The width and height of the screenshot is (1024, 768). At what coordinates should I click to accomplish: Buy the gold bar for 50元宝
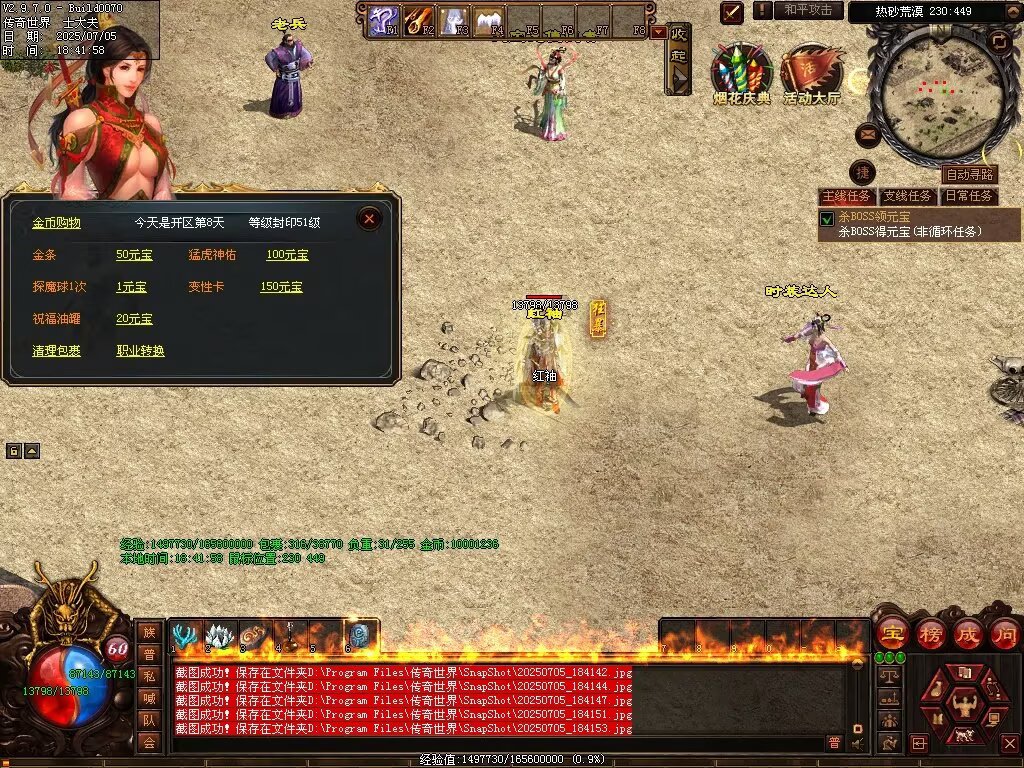[x=134, y=255]
